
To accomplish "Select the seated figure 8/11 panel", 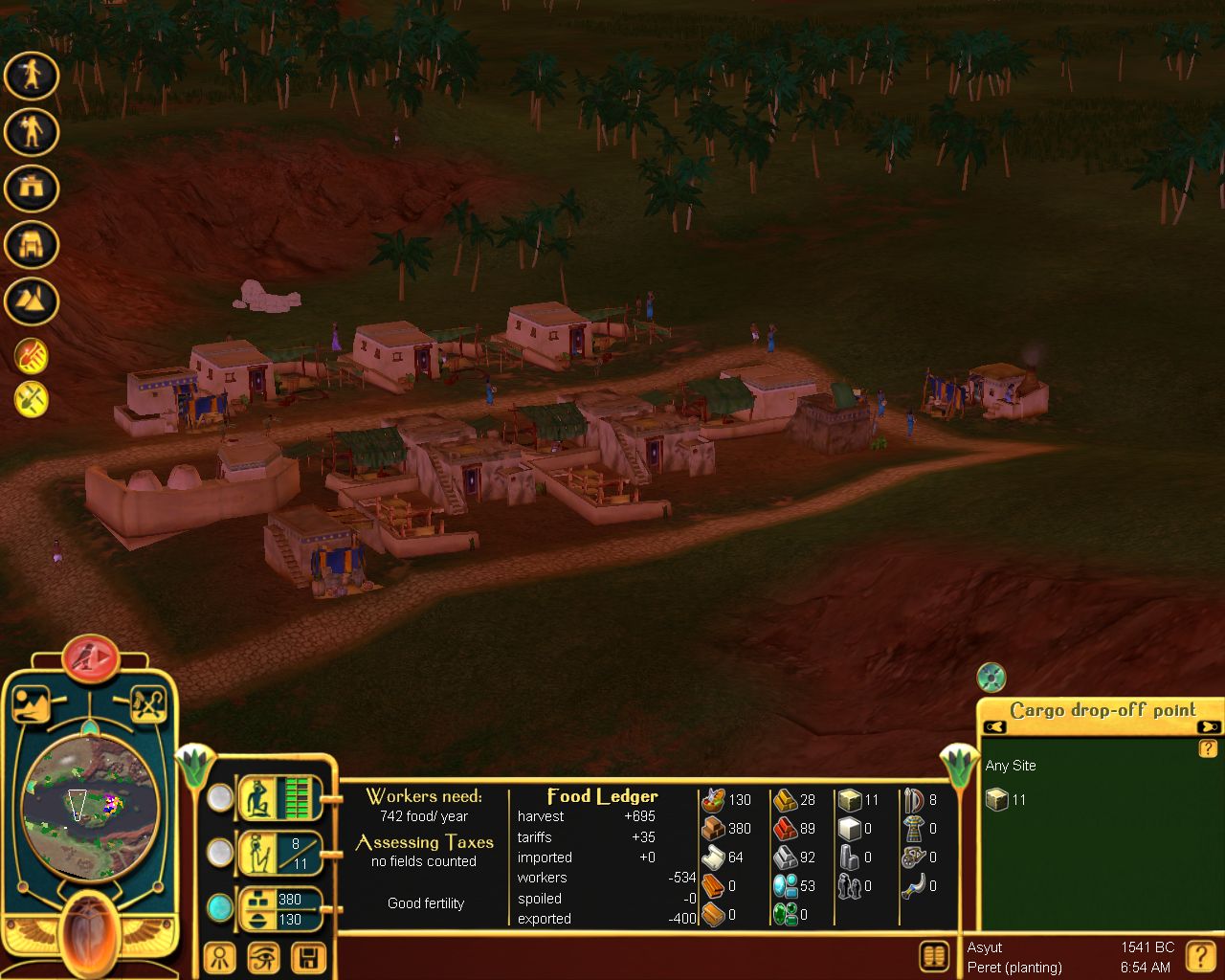I will click(x=280, y=853).
